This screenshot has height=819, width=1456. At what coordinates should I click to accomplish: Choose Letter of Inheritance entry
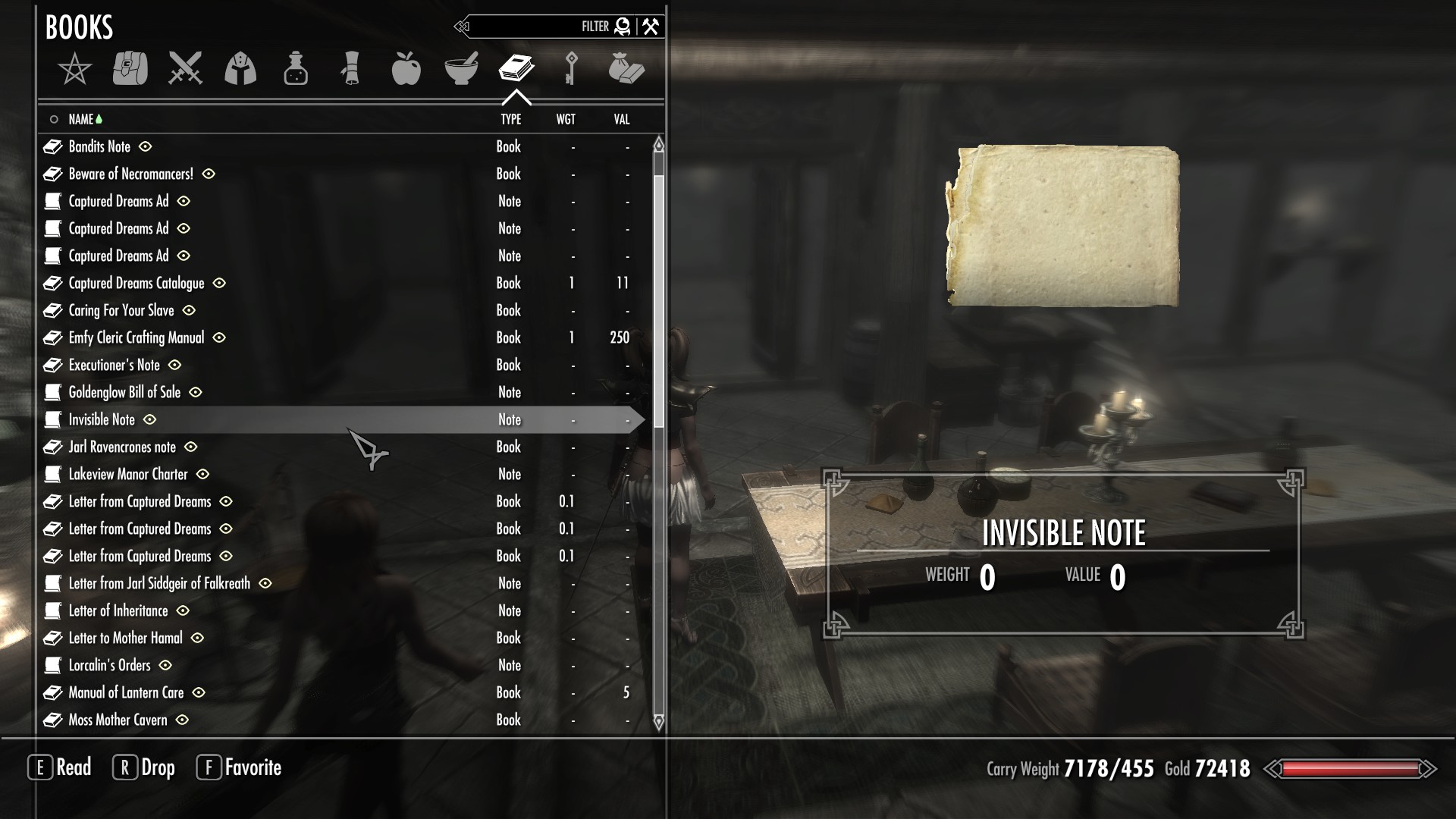coord(118,611)
